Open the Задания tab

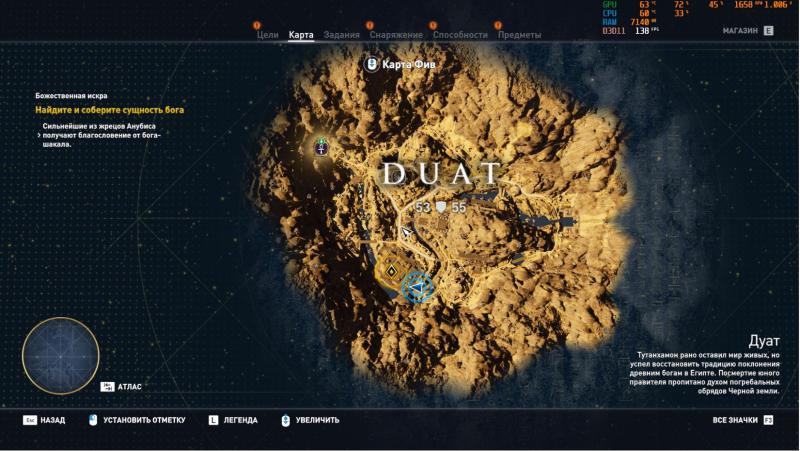(x=342, y=35)
